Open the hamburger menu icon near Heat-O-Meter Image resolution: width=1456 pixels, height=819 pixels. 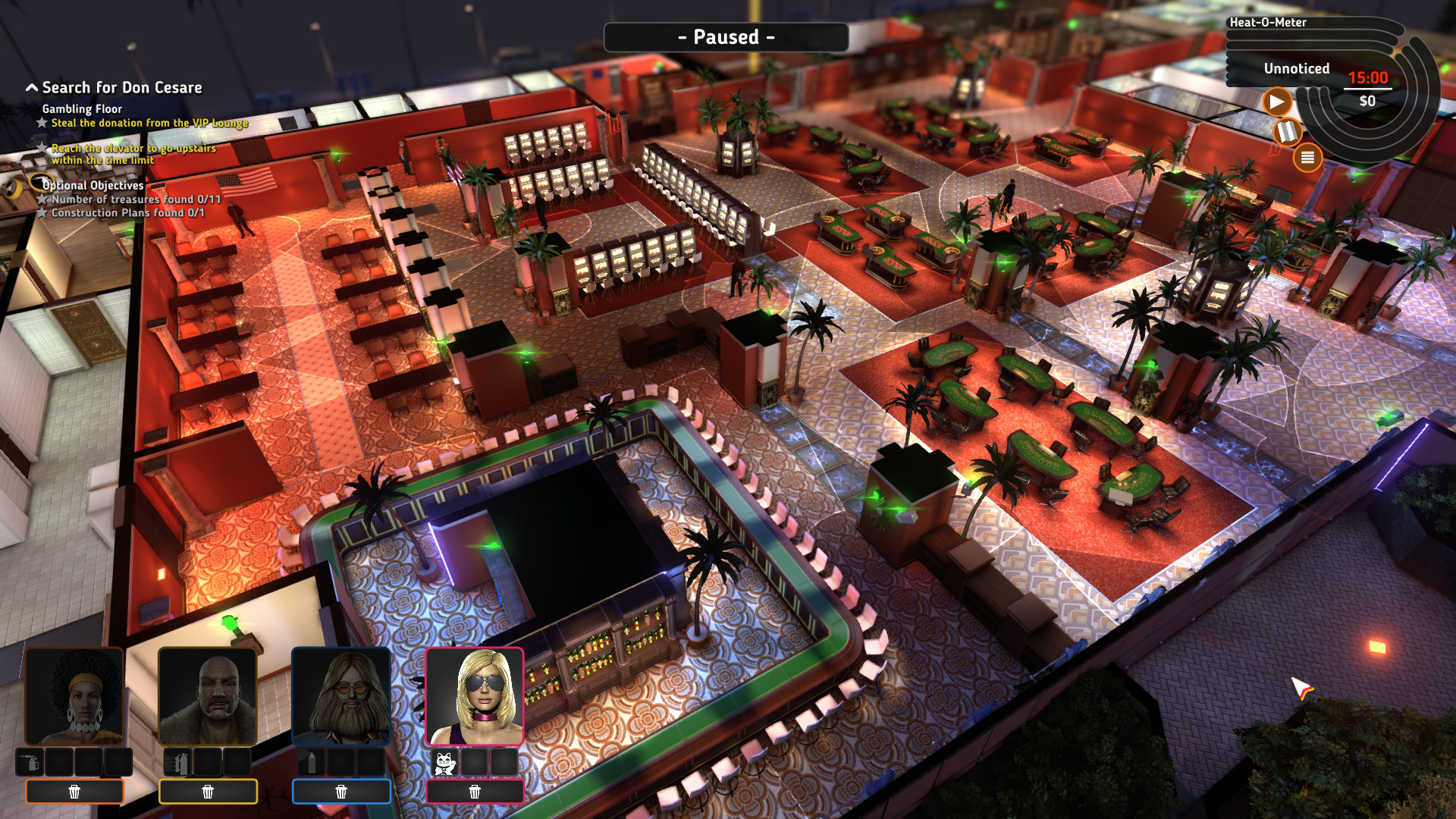tap(1309, 158)
